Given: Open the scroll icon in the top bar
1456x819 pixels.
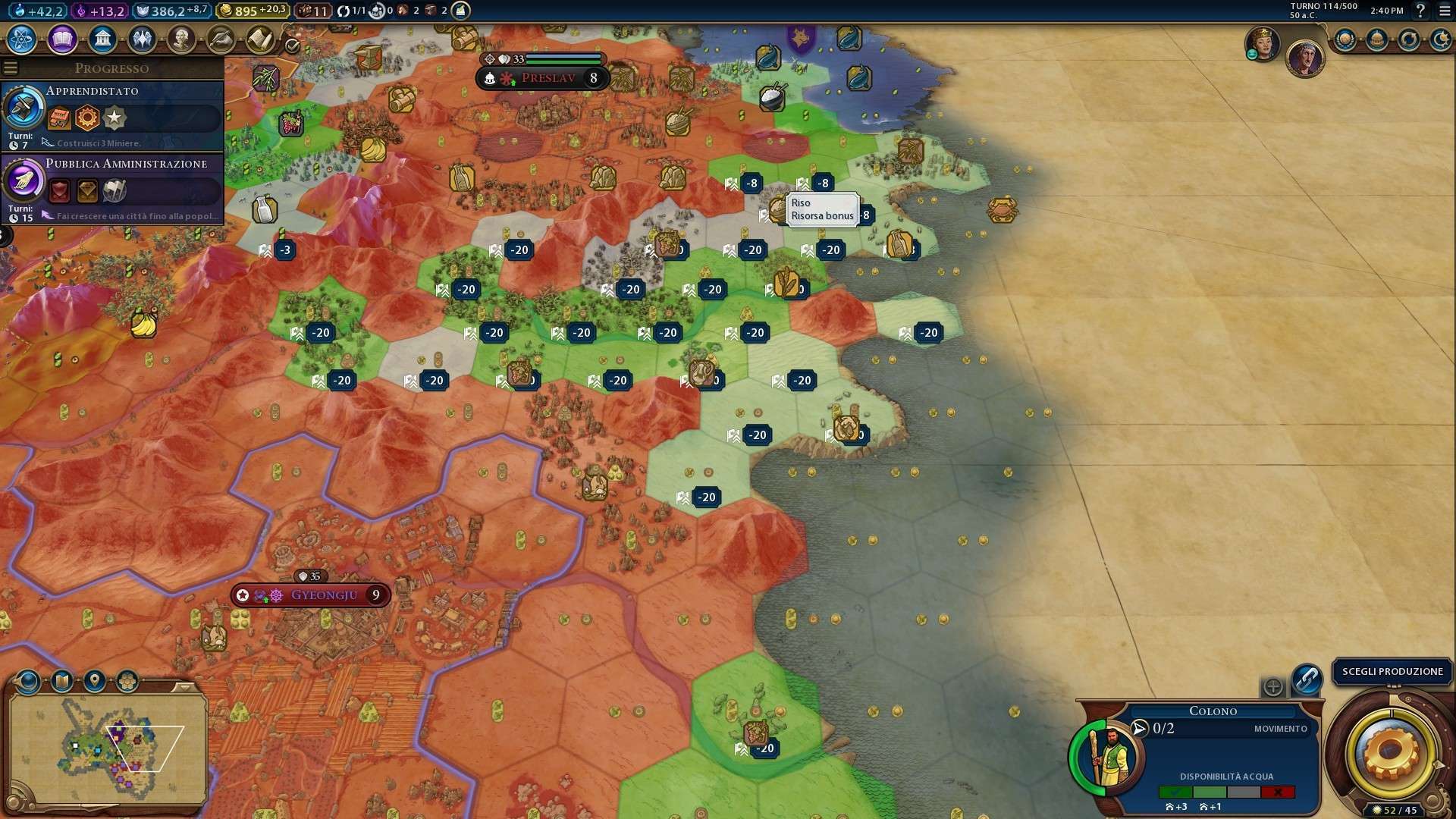Looking at the screenshot, I should pyautogui.click(x=260, y=39).
